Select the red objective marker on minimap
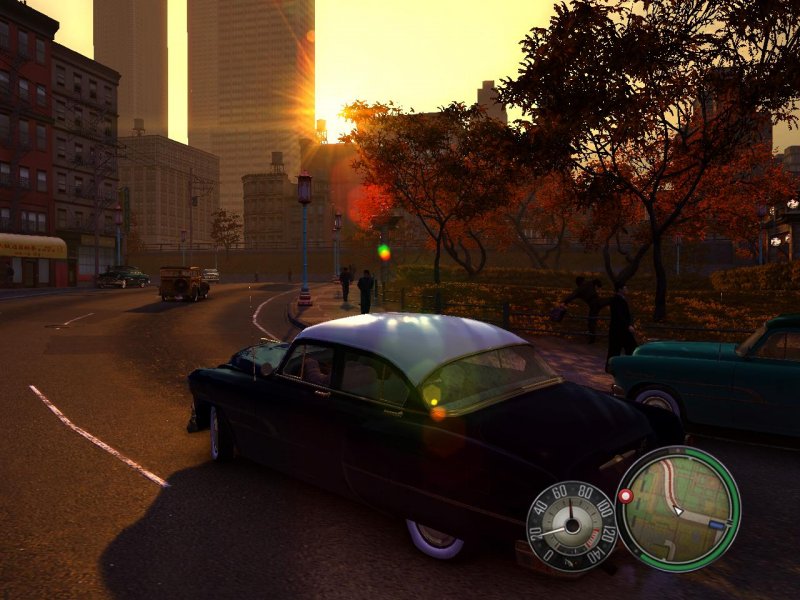Viewport: 800px width, 600px height. (x=626, y=495)
